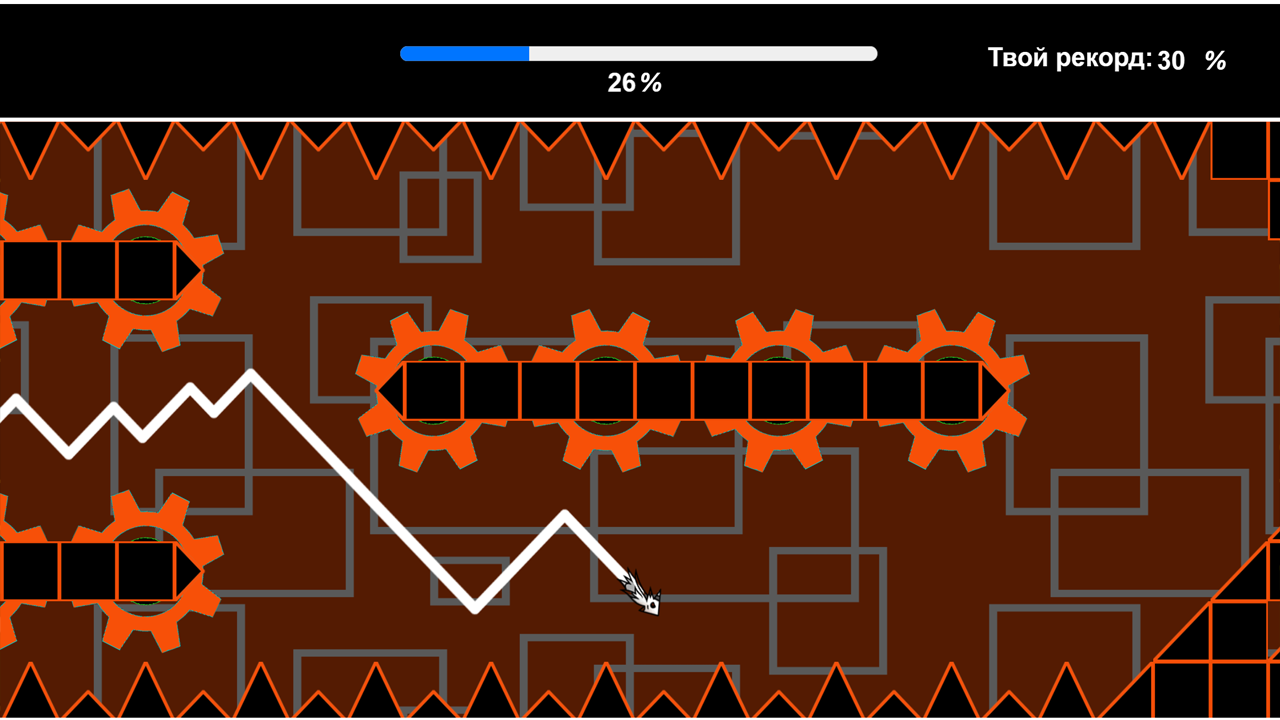Click the black square inside bottom-left gear chain
Screen dimensions: 1280x720
pyautogui.click(x=90, y=570)
